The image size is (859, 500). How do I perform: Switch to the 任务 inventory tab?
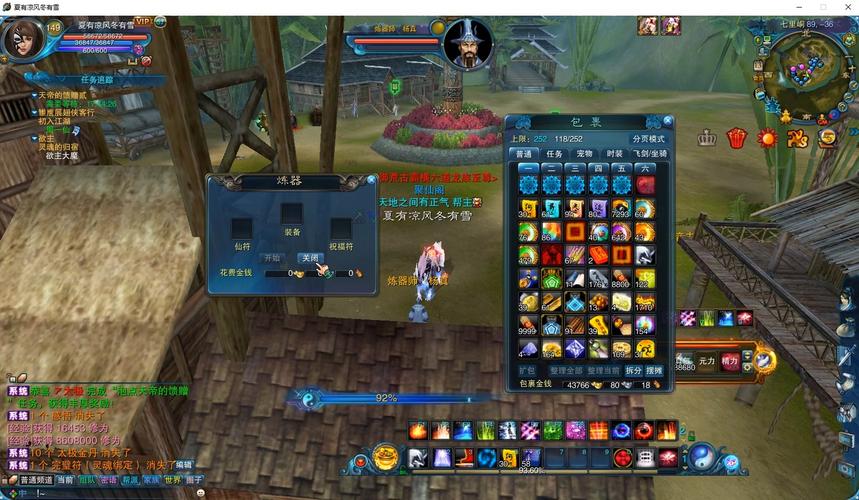point(554,154)
